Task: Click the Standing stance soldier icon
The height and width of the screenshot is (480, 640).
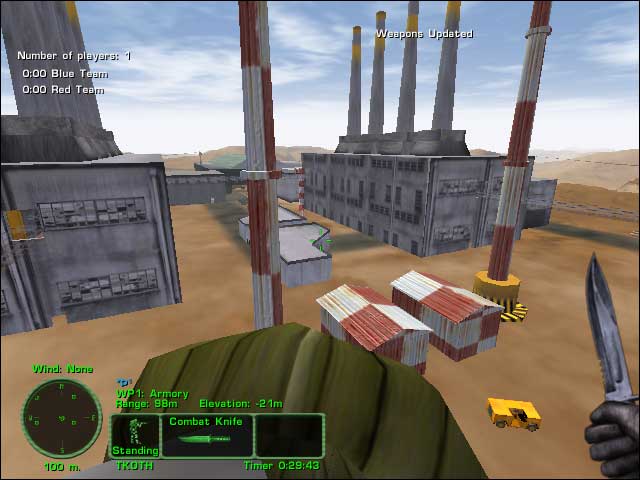Action: click(x=134, y=435)
